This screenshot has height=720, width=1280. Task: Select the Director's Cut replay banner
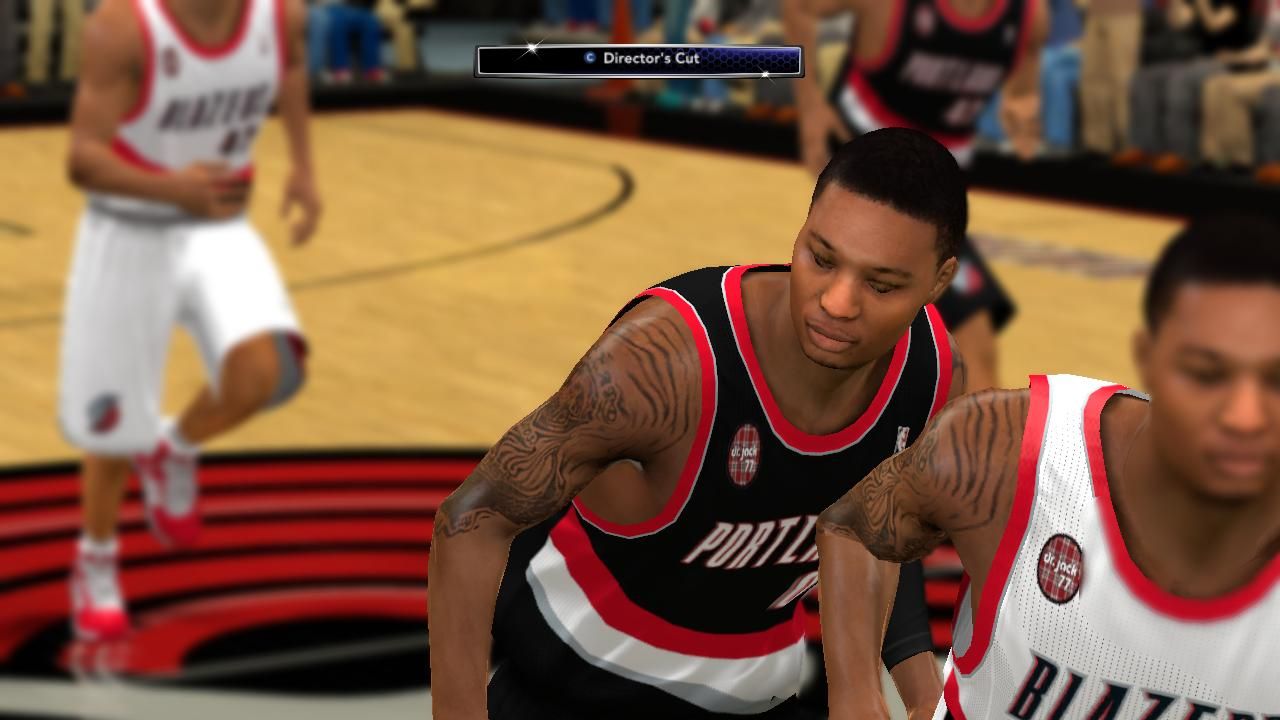(x=639, y=60)
